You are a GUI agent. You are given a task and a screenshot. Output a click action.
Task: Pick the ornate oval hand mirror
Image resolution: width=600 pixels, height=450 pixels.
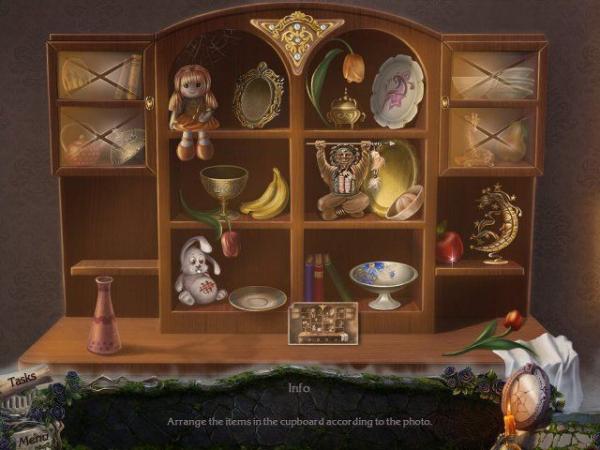pos(257,97)
